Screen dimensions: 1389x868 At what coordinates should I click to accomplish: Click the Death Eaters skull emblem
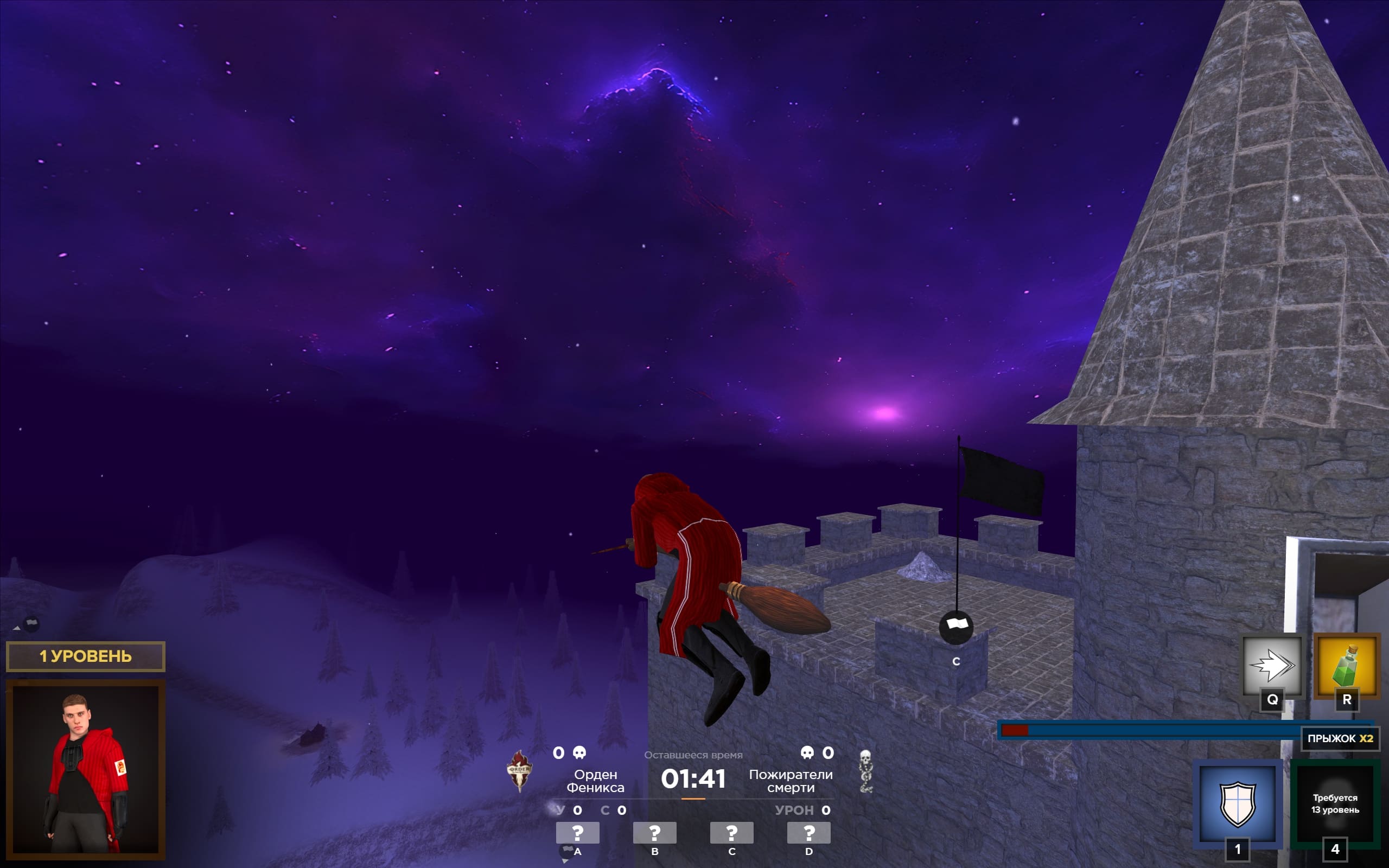(x=865, y=771)
